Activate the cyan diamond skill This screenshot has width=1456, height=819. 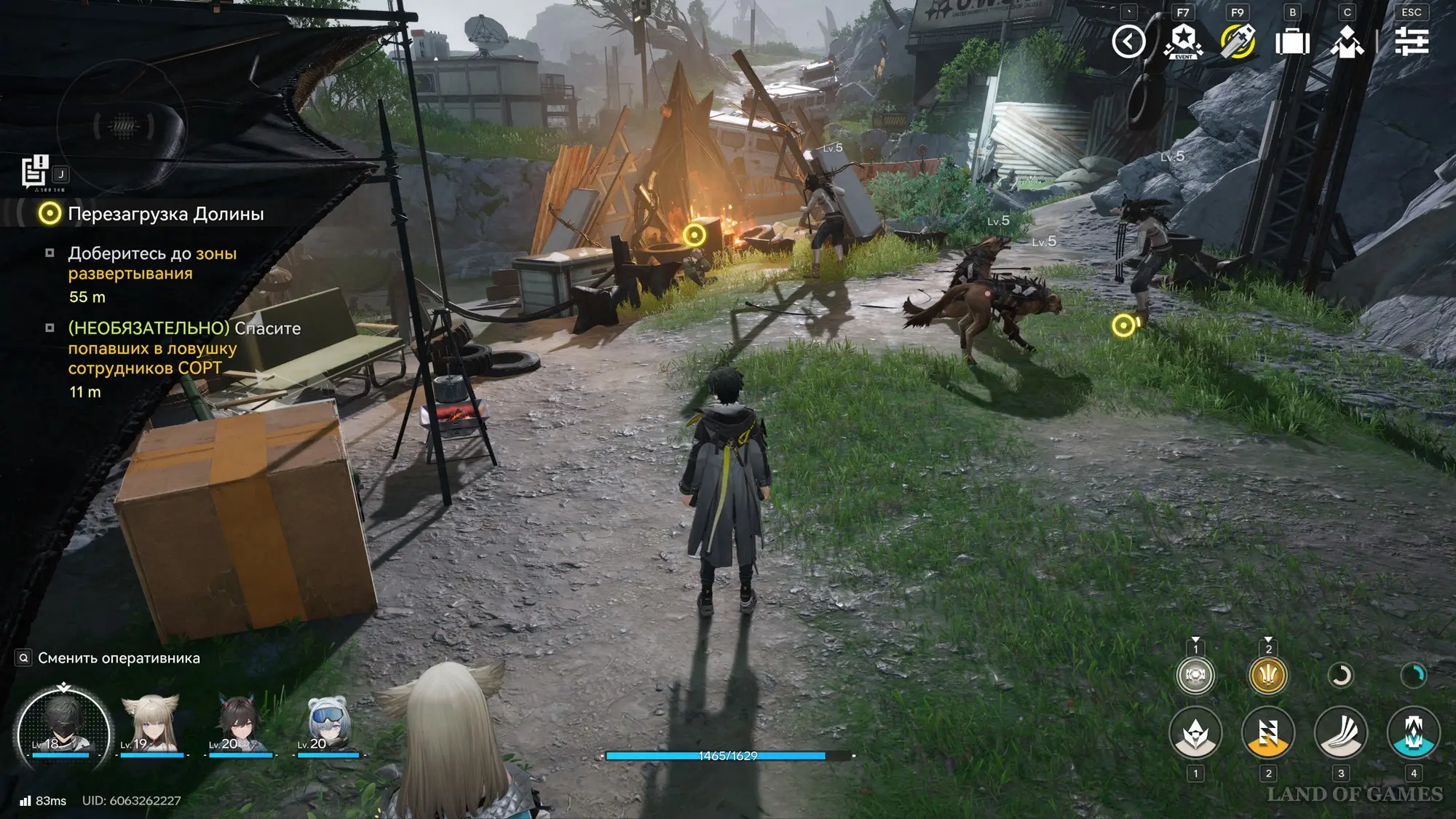coord(1413,733)
